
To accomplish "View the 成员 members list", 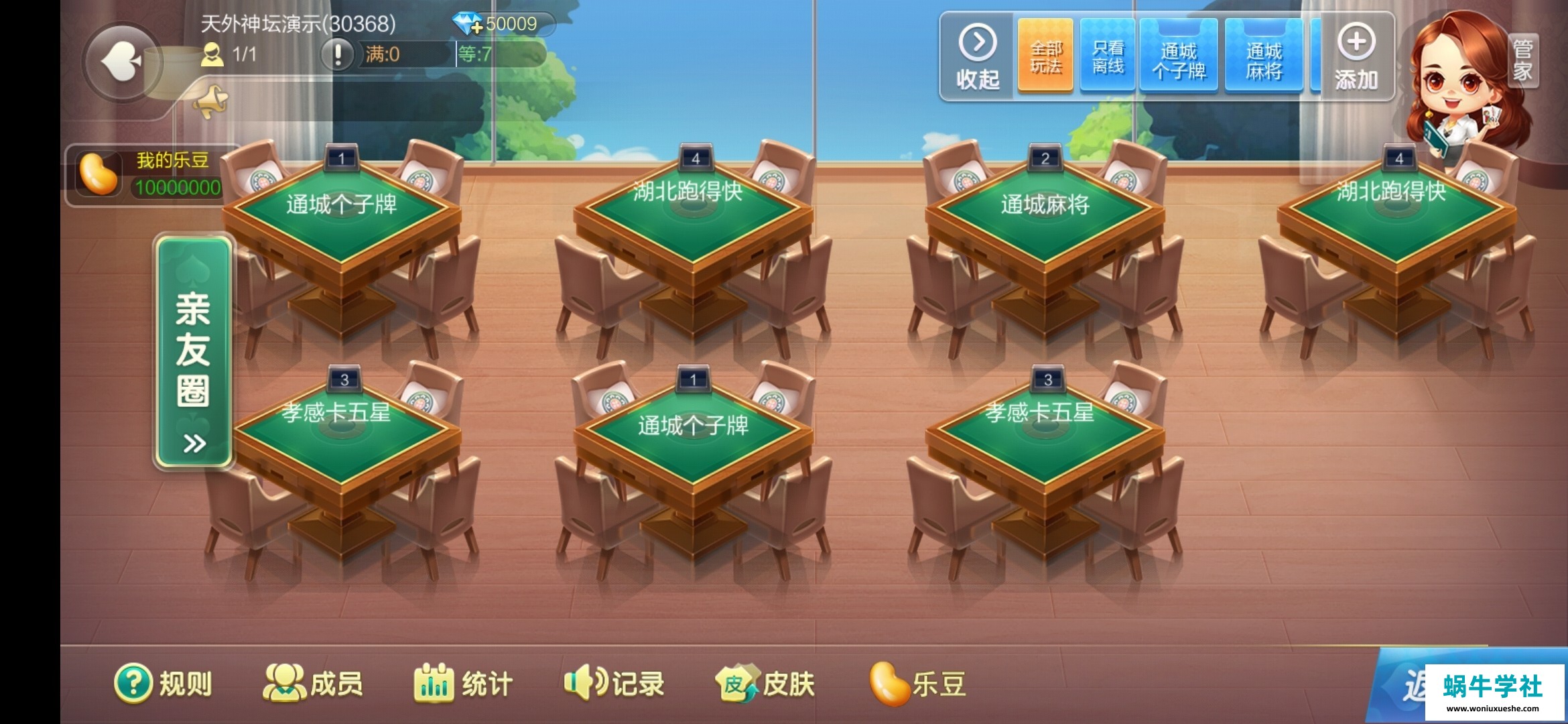I will tap(313, 684).
